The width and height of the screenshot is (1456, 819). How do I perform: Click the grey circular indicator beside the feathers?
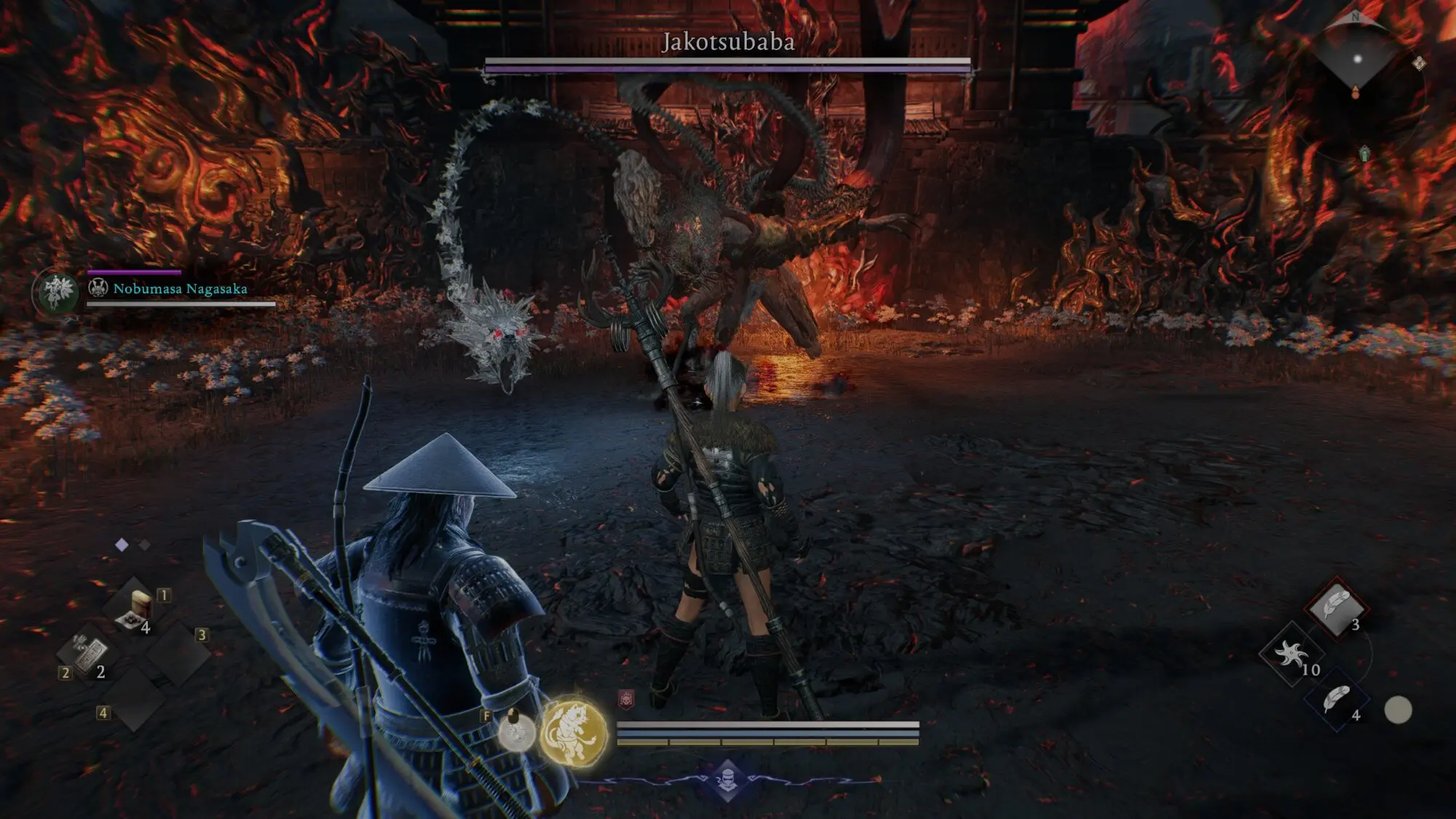tap(1397, 710)
